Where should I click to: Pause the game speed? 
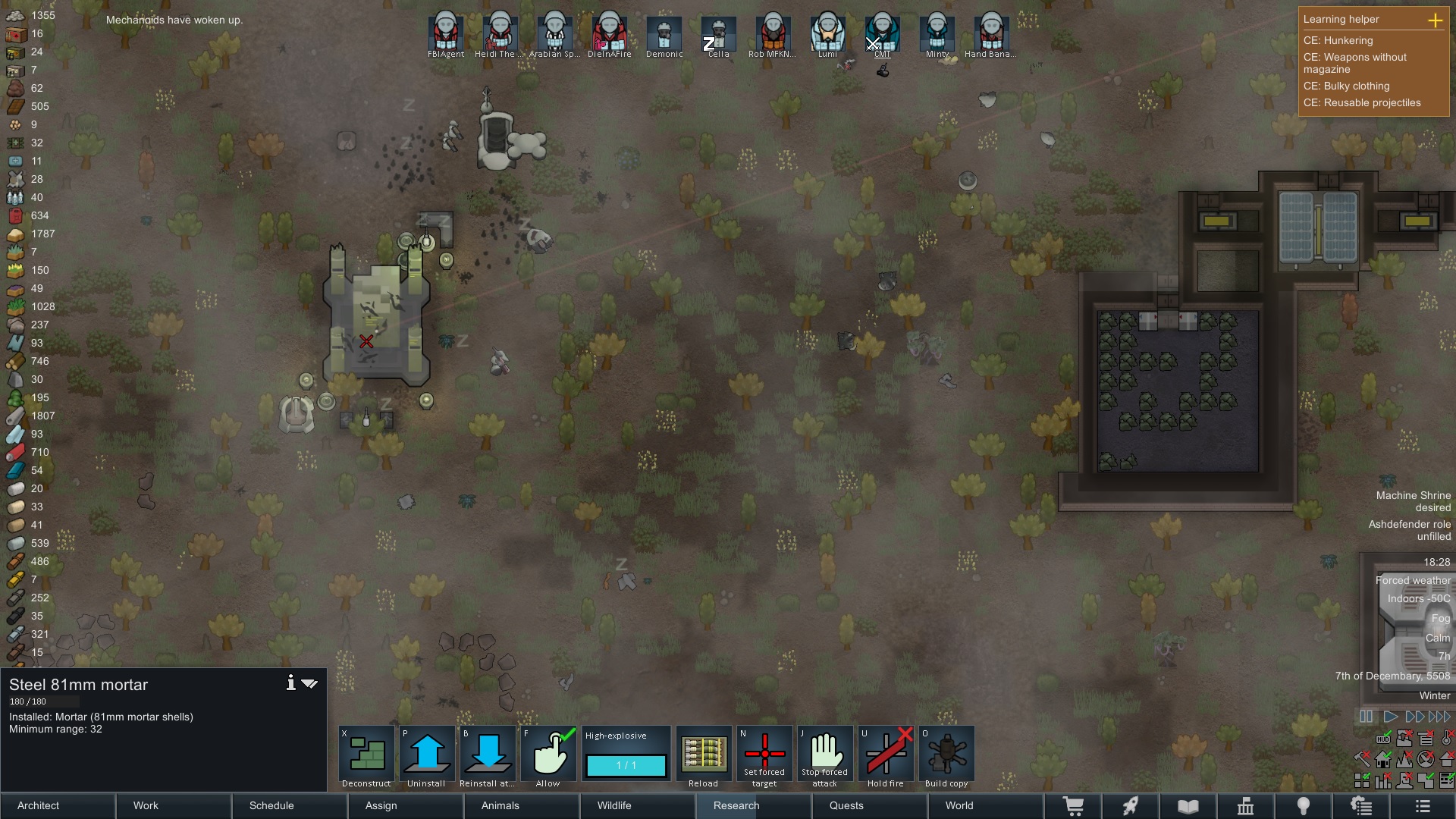(1367, 717)
